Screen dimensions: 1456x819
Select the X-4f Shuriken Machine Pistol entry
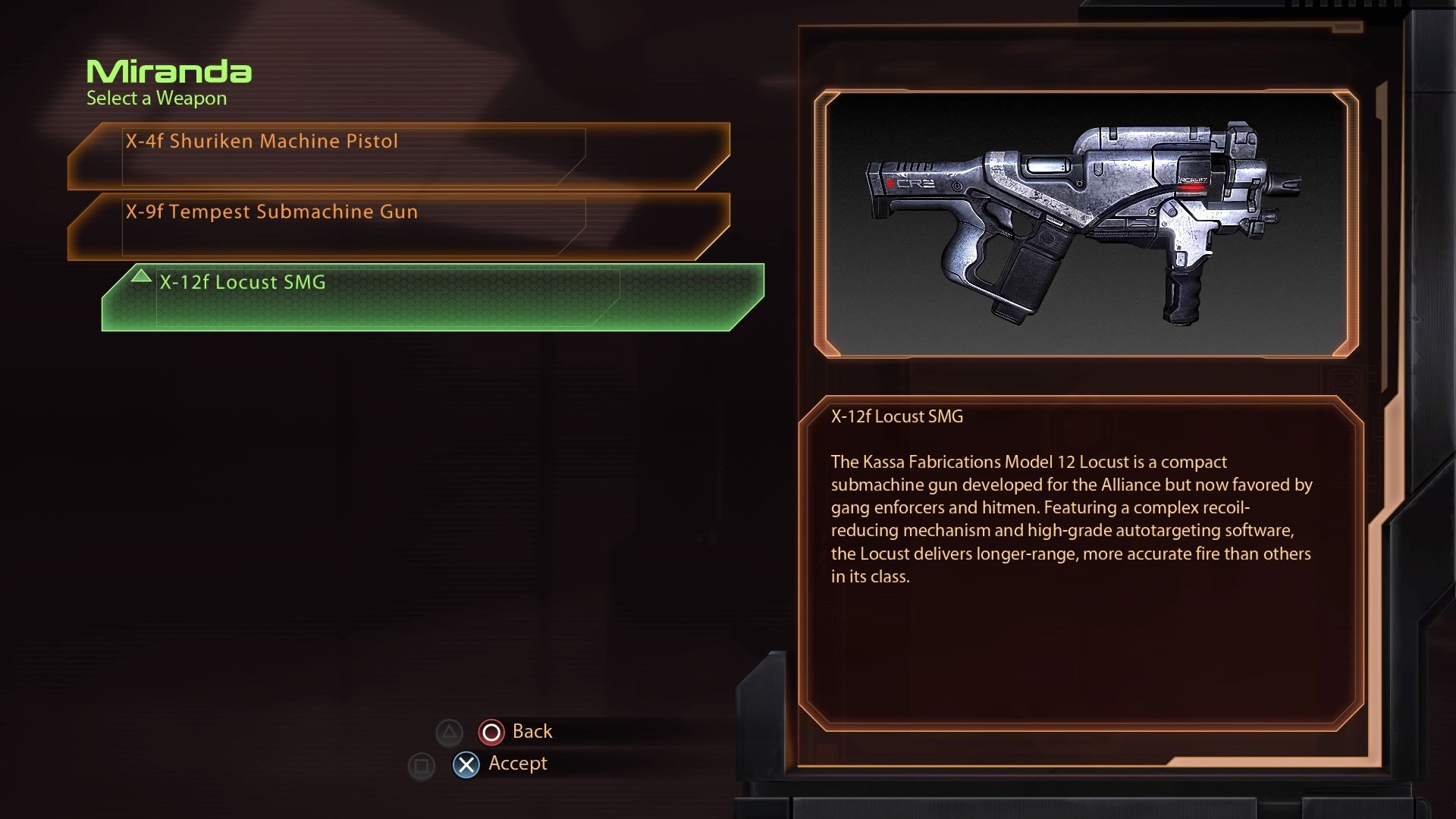click(262, 141)
